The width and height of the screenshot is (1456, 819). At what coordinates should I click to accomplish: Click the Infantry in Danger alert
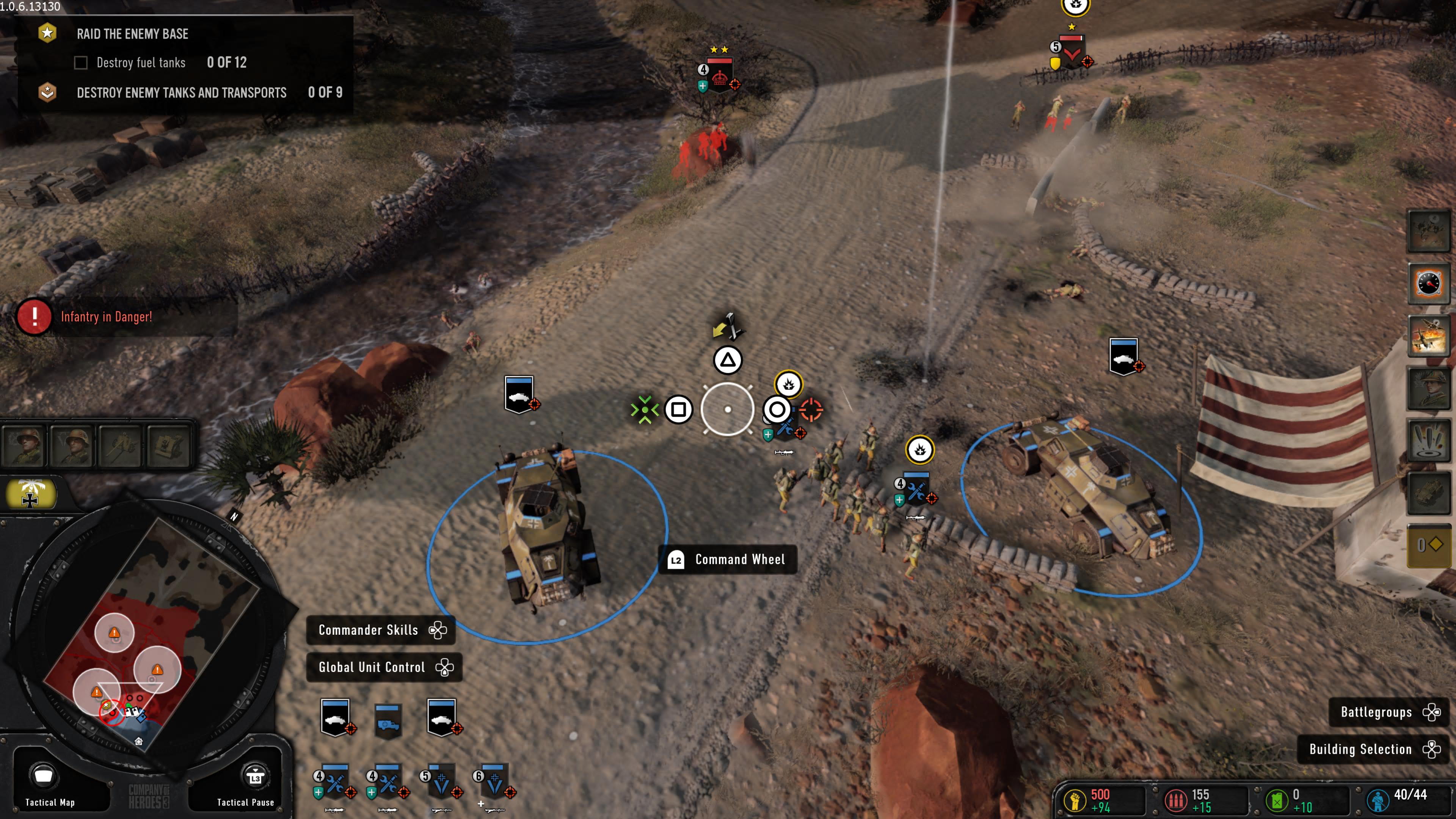tap(106, 317)
